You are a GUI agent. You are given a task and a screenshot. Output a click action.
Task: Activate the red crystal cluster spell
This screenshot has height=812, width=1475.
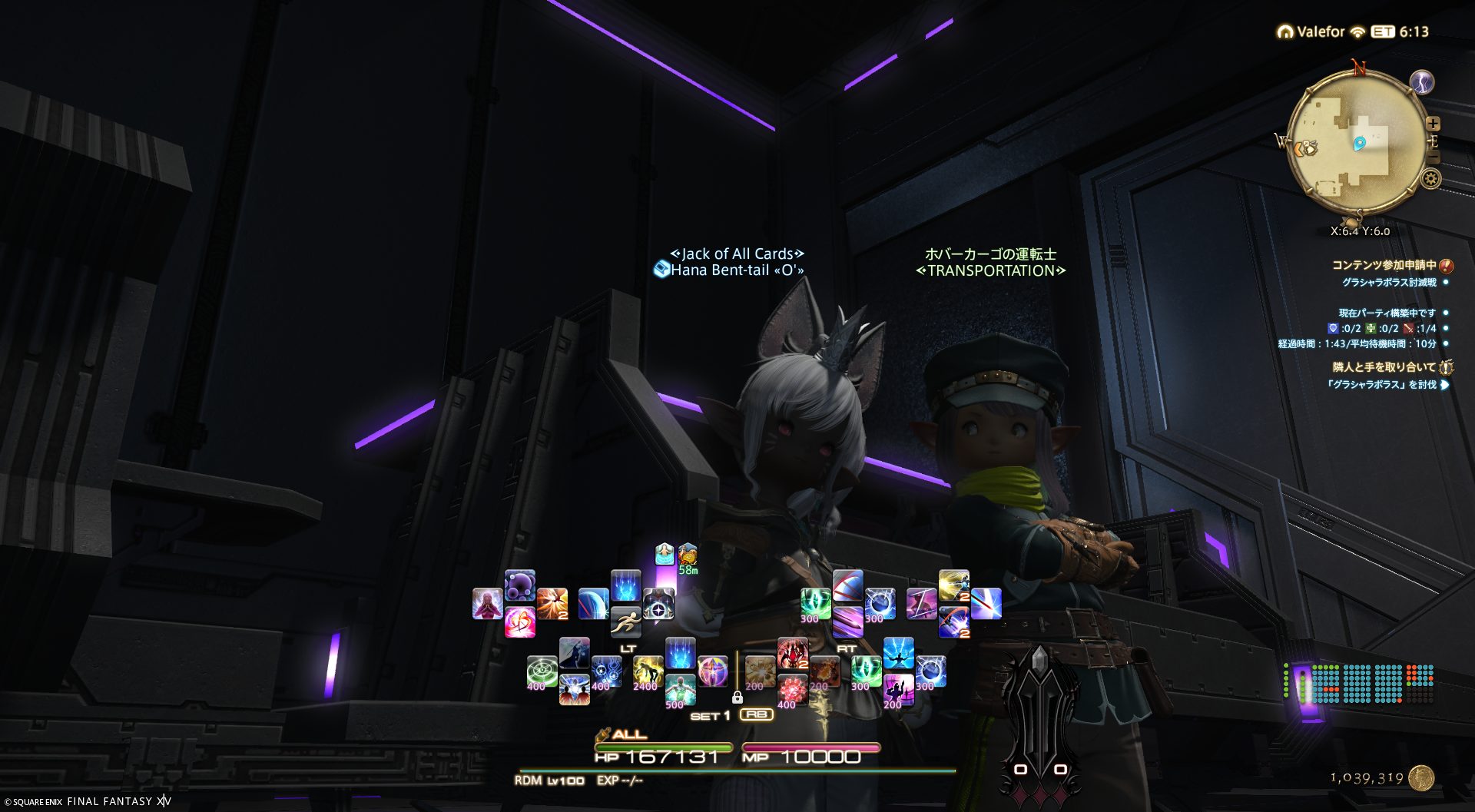(x=791, y=689)
